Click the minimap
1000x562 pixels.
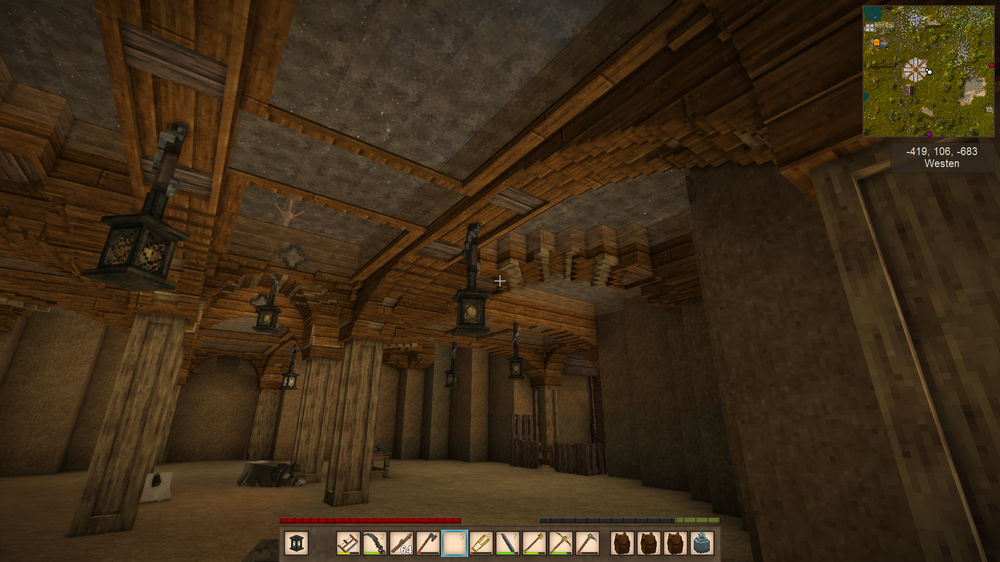[929, 70]
